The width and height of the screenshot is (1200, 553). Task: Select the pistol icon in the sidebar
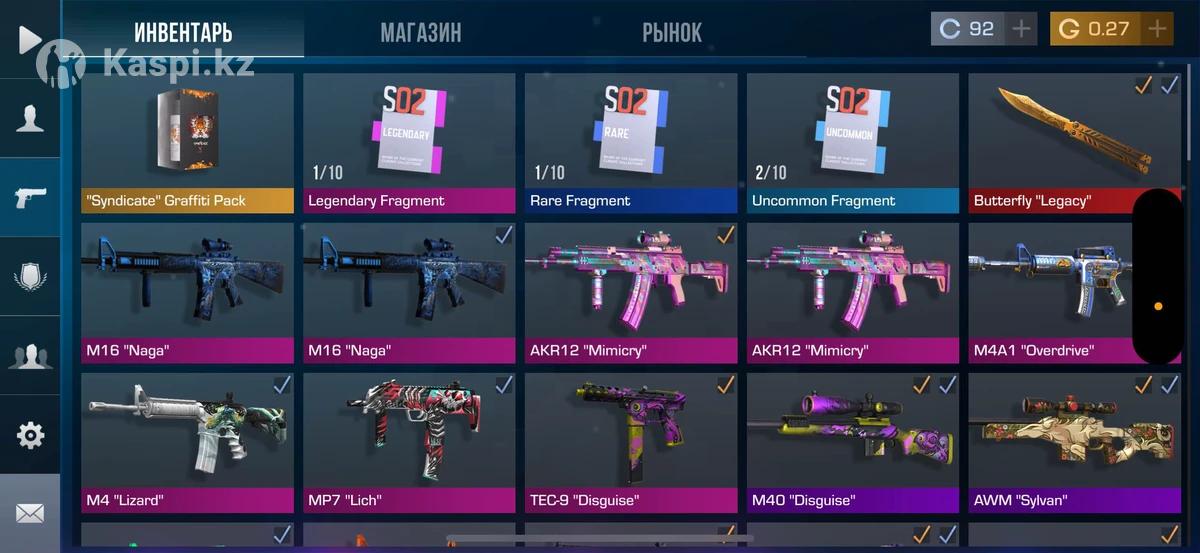(x=30, y=197)
